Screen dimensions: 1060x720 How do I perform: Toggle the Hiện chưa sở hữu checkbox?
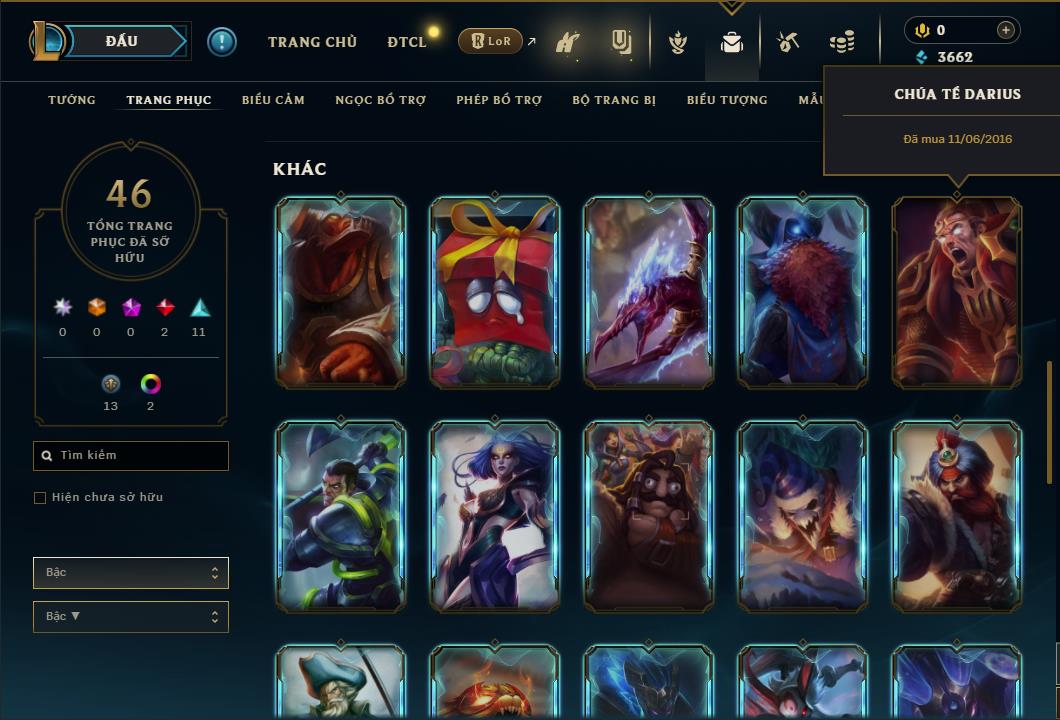[x=40, y=498]
